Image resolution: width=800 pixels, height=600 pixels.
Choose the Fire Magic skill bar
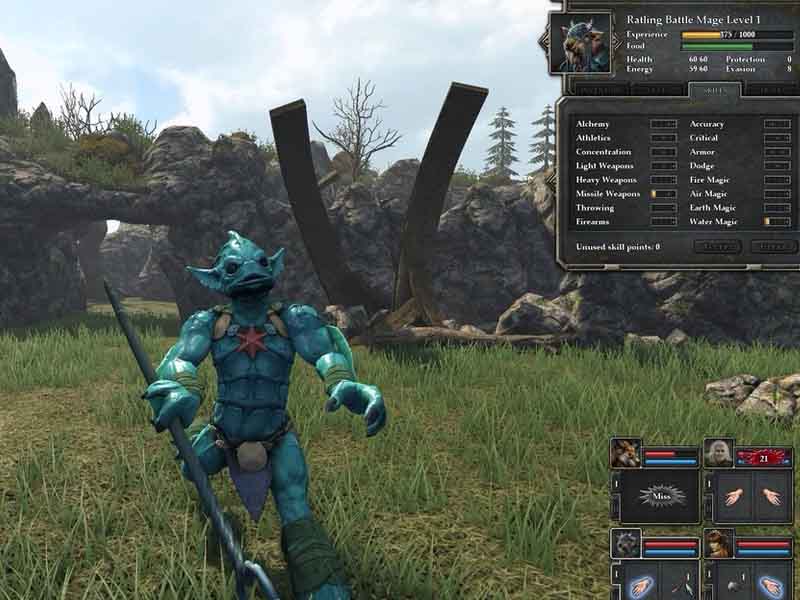(777, 179)
